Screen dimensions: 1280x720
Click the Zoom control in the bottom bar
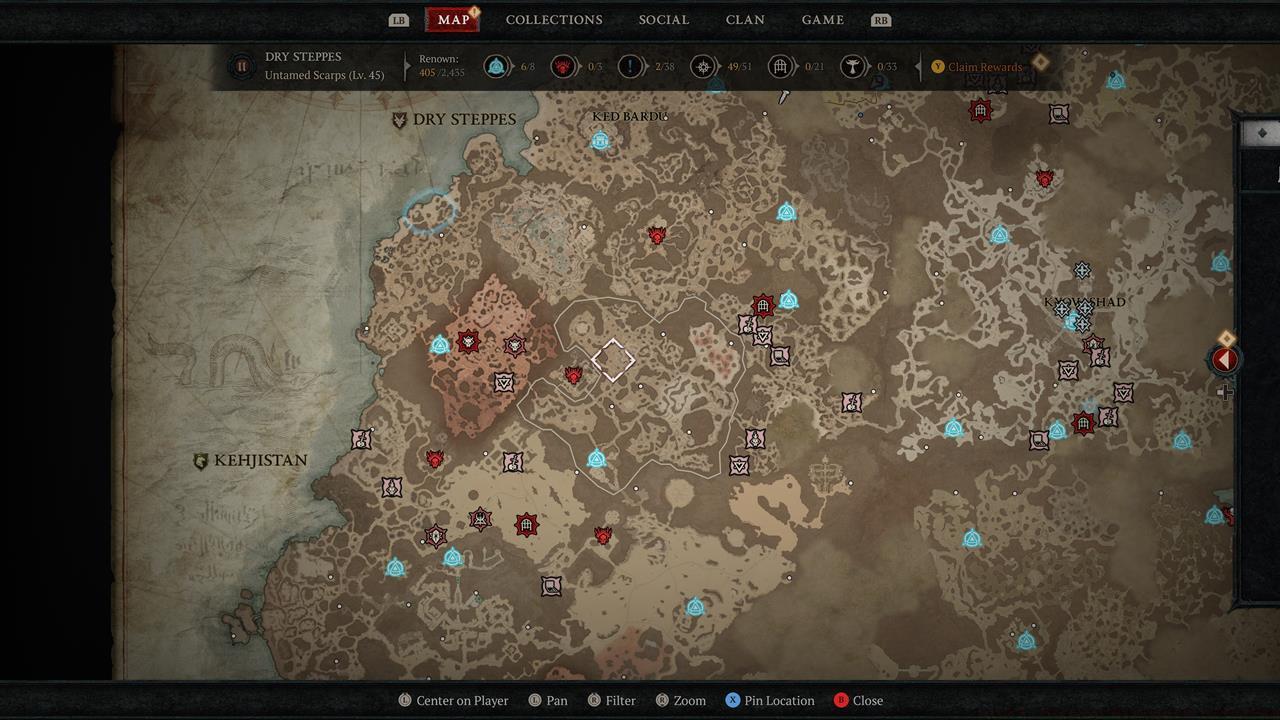(681, 700)
